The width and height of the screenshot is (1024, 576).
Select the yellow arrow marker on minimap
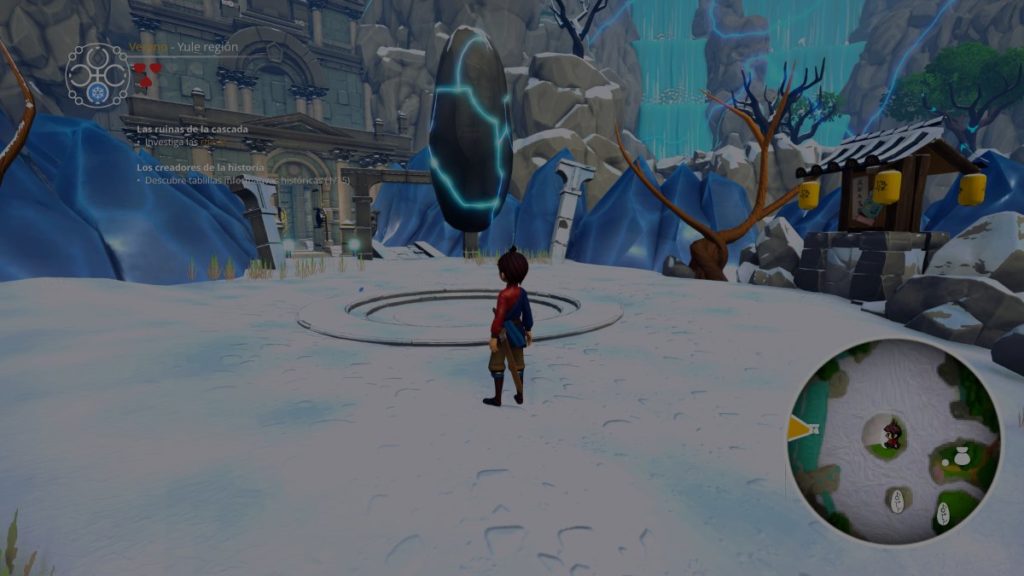(x=800, y=428)
